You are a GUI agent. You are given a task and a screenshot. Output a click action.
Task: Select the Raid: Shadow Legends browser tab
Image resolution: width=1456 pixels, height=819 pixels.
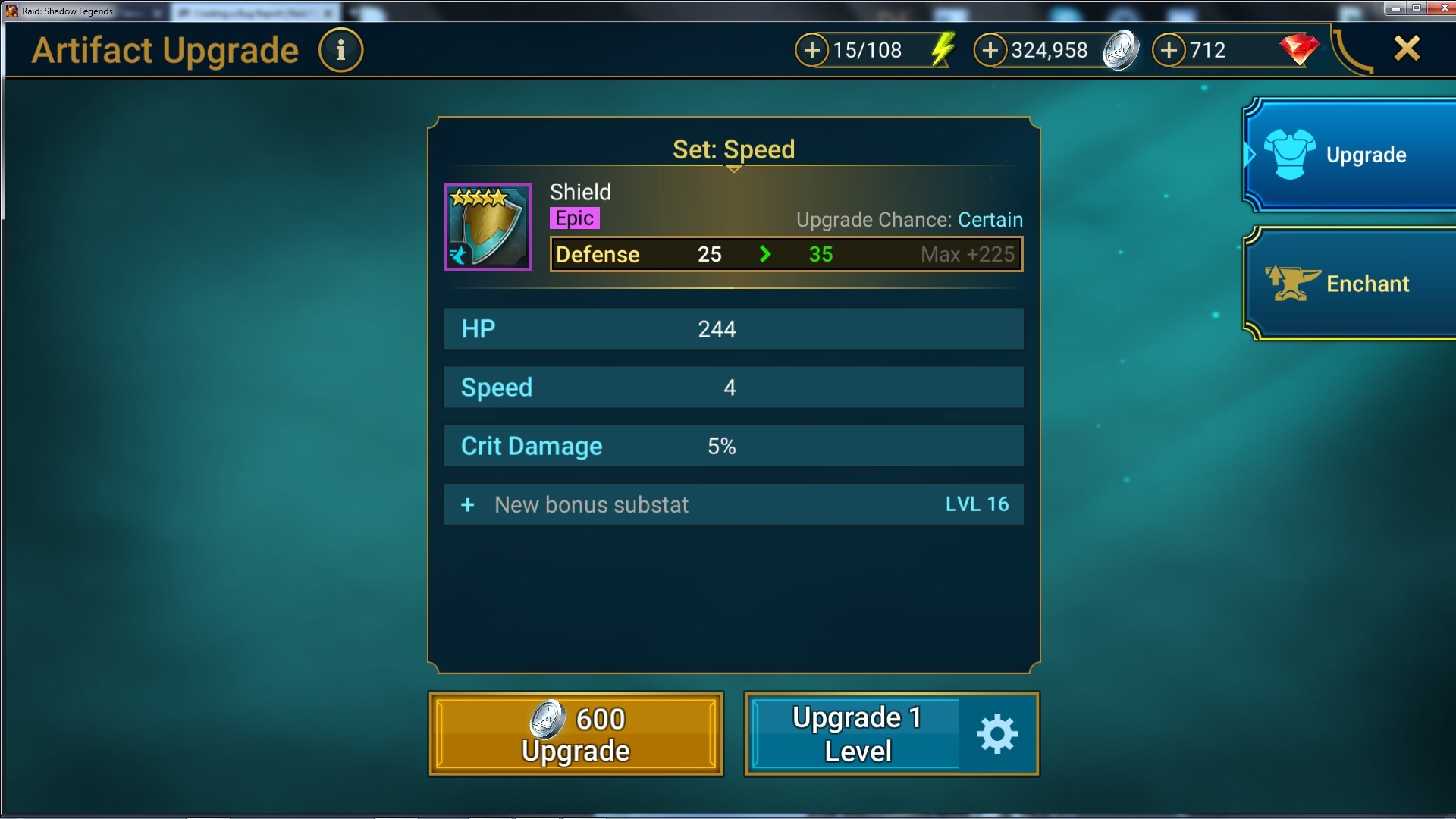(x=76, y=11)
